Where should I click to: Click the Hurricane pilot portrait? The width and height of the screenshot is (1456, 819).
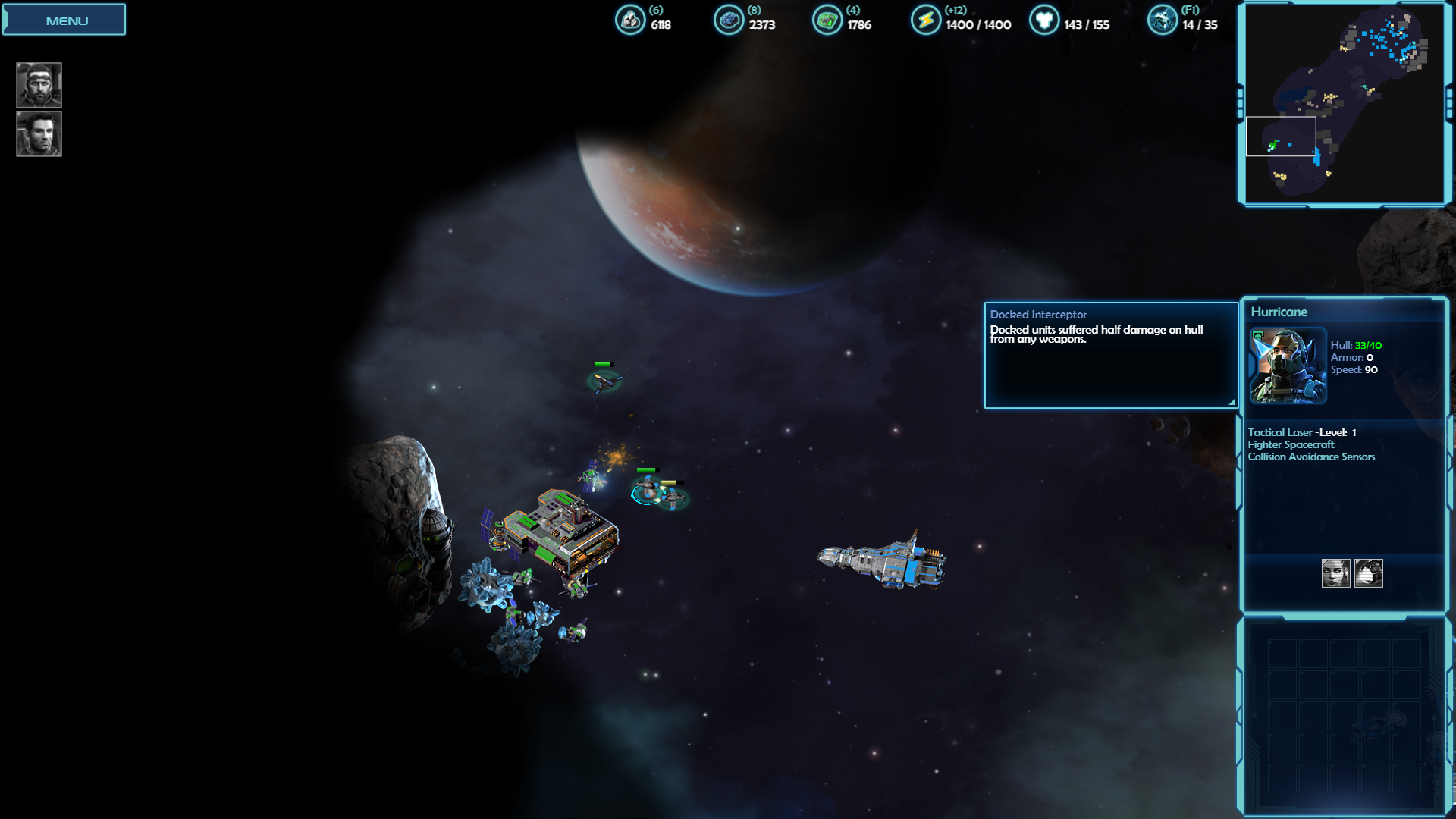(x=1288, y=366)
